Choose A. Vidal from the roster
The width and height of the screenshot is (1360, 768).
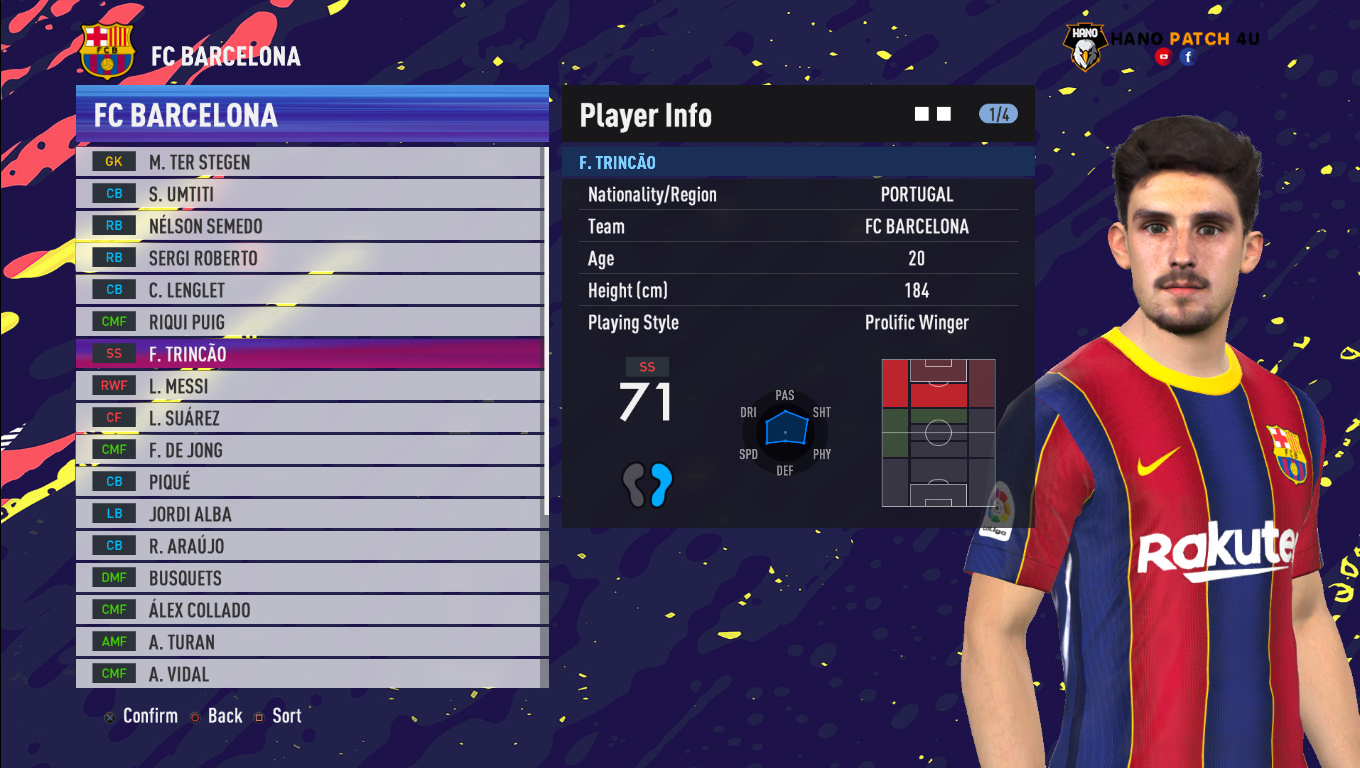tap(310, 674)
